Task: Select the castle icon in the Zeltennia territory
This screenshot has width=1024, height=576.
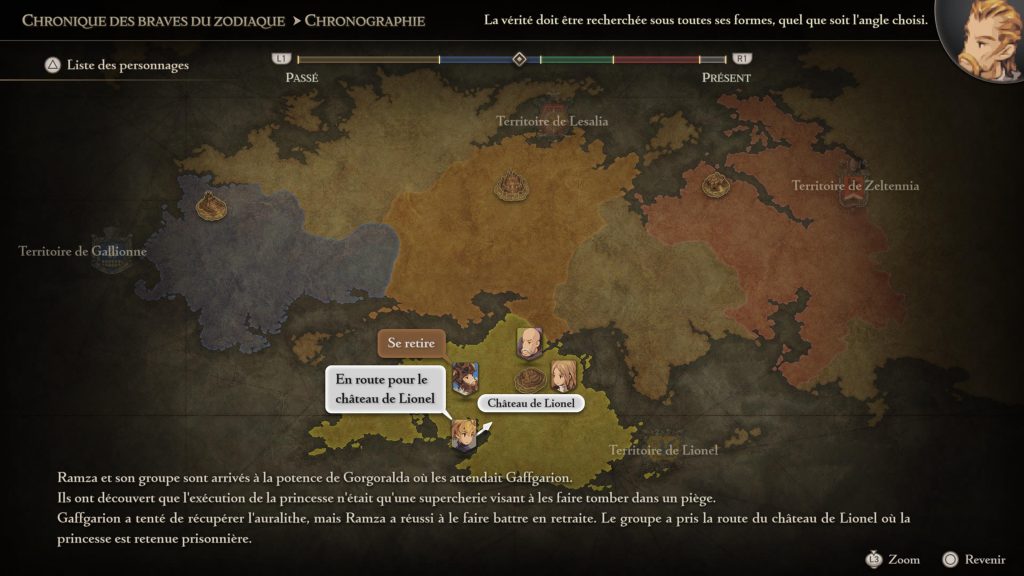Action: 714,184
